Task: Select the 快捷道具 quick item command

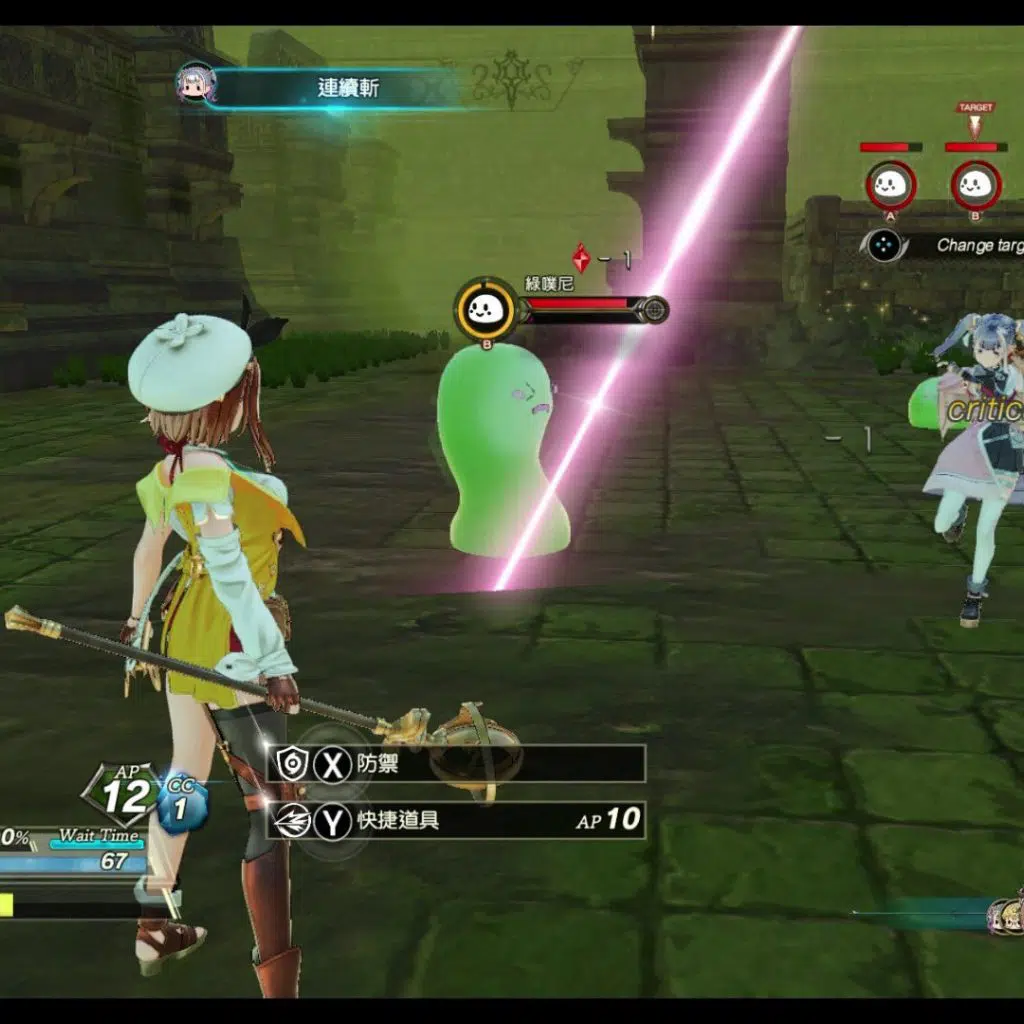Action: click(457, 821)
